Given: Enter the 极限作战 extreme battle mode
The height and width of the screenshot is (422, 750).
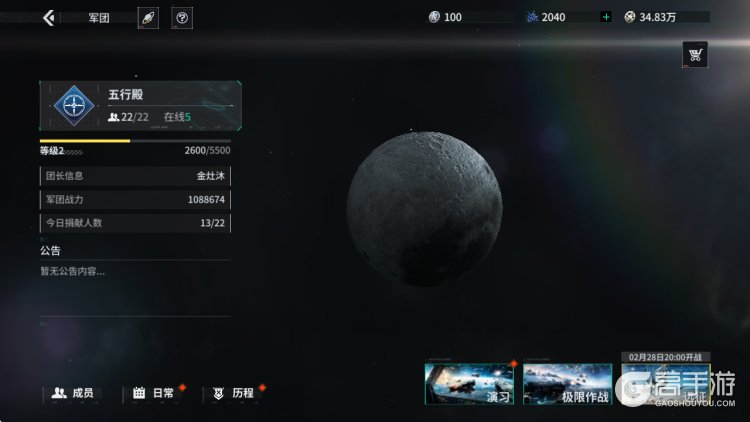Looking at the screenshot, I should 567,384.
